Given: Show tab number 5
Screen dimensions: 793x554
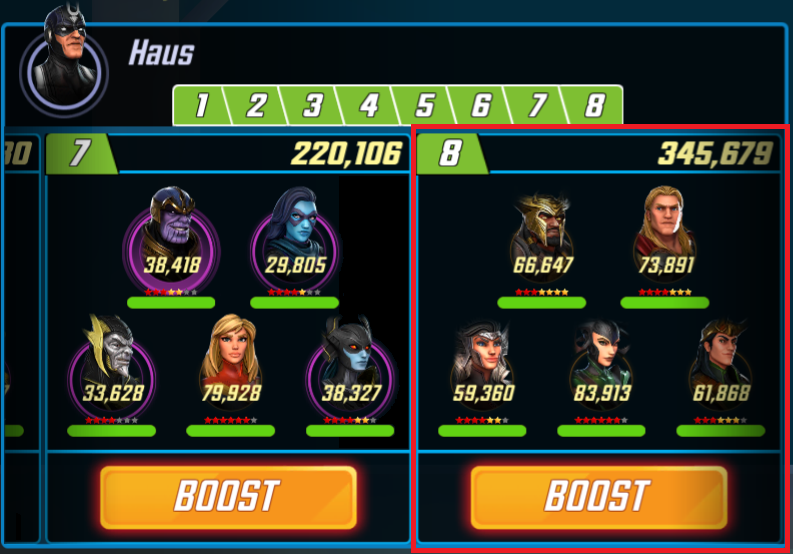Looking at the screenshot, I should pos(425,105).
